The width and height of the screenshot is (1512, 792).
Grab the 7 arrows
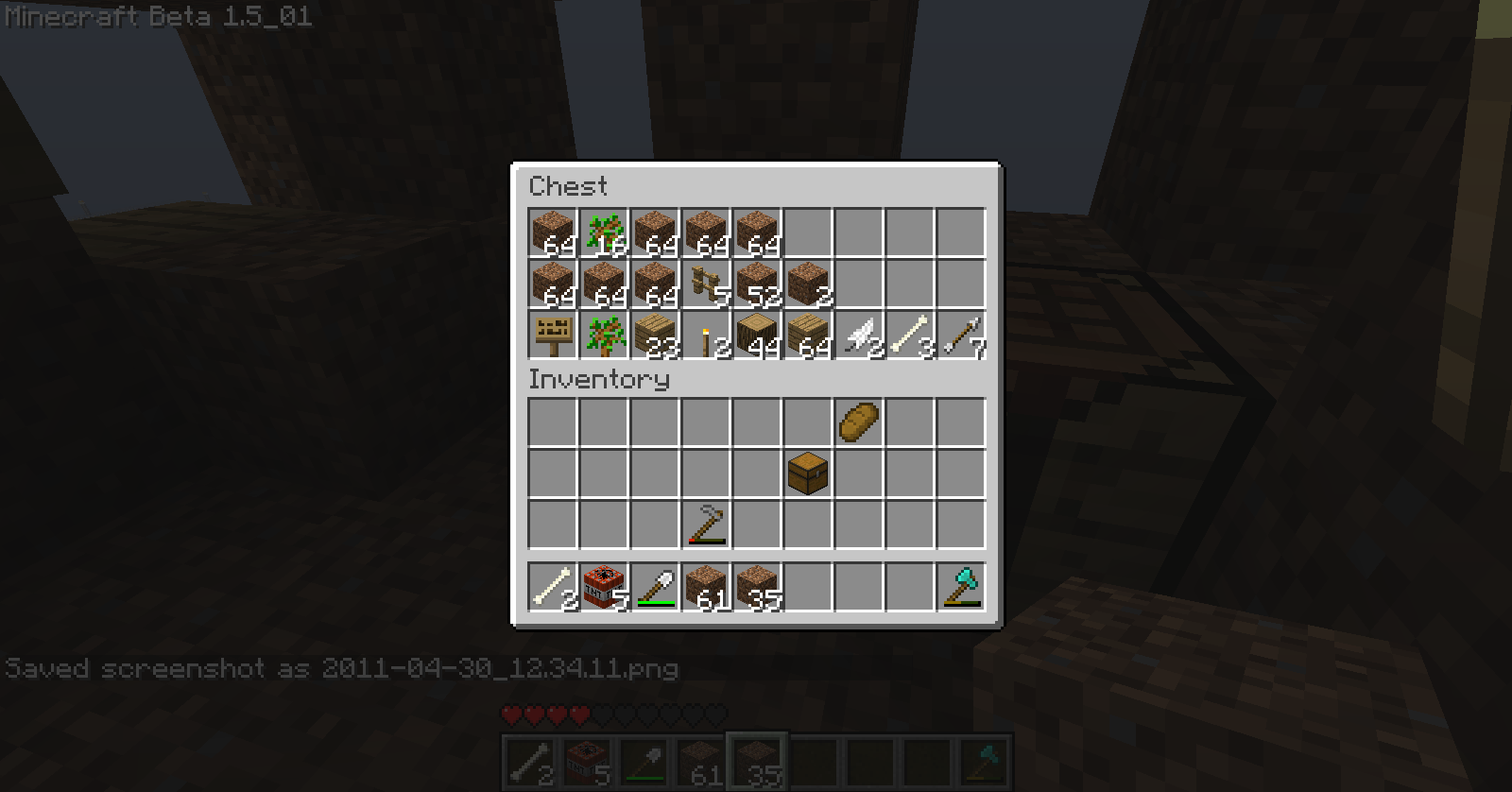click(x=961, y=336)
